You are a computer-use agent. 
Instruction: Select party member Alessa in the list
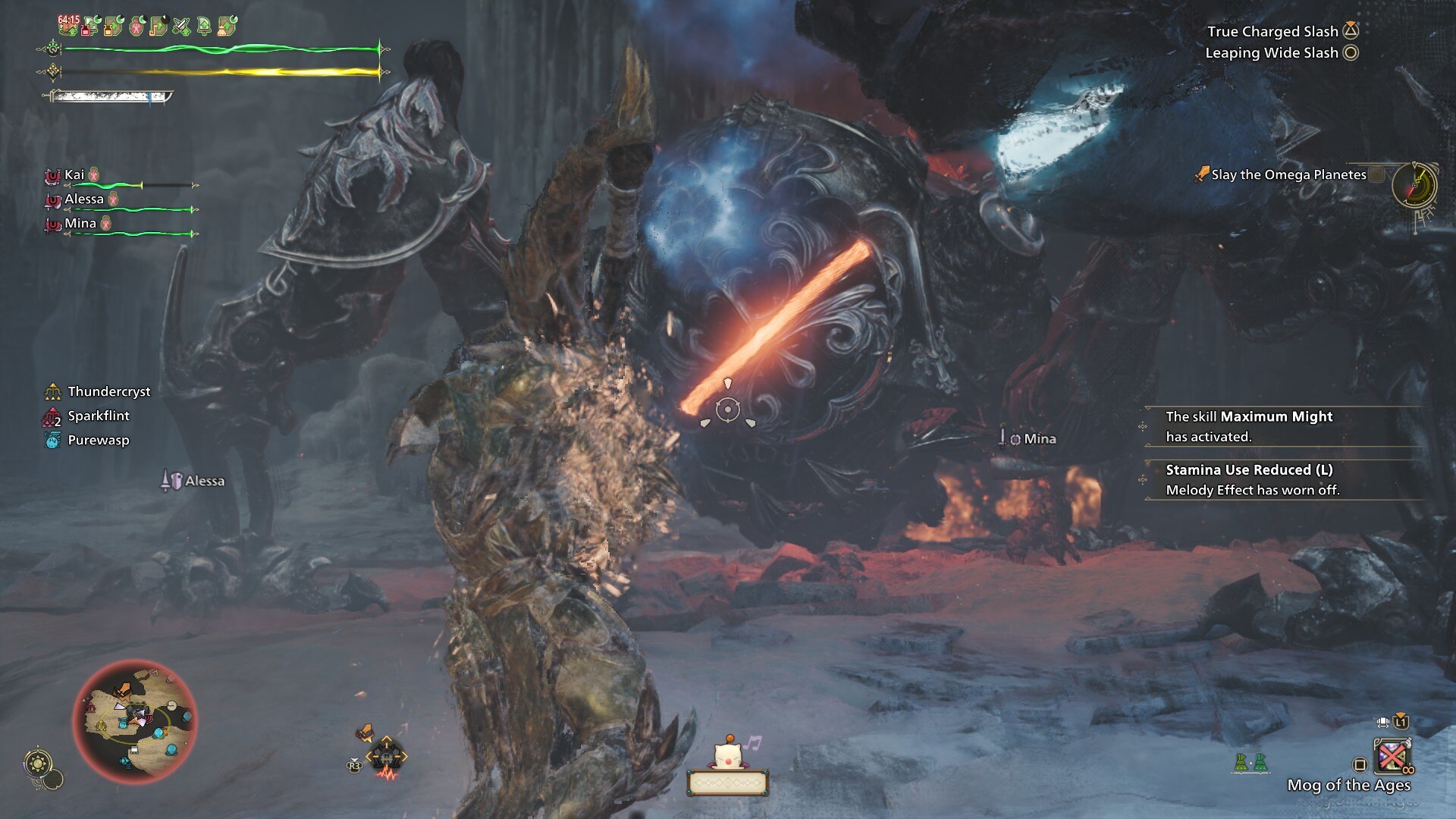pyautogui.click(x=83, y=199)
